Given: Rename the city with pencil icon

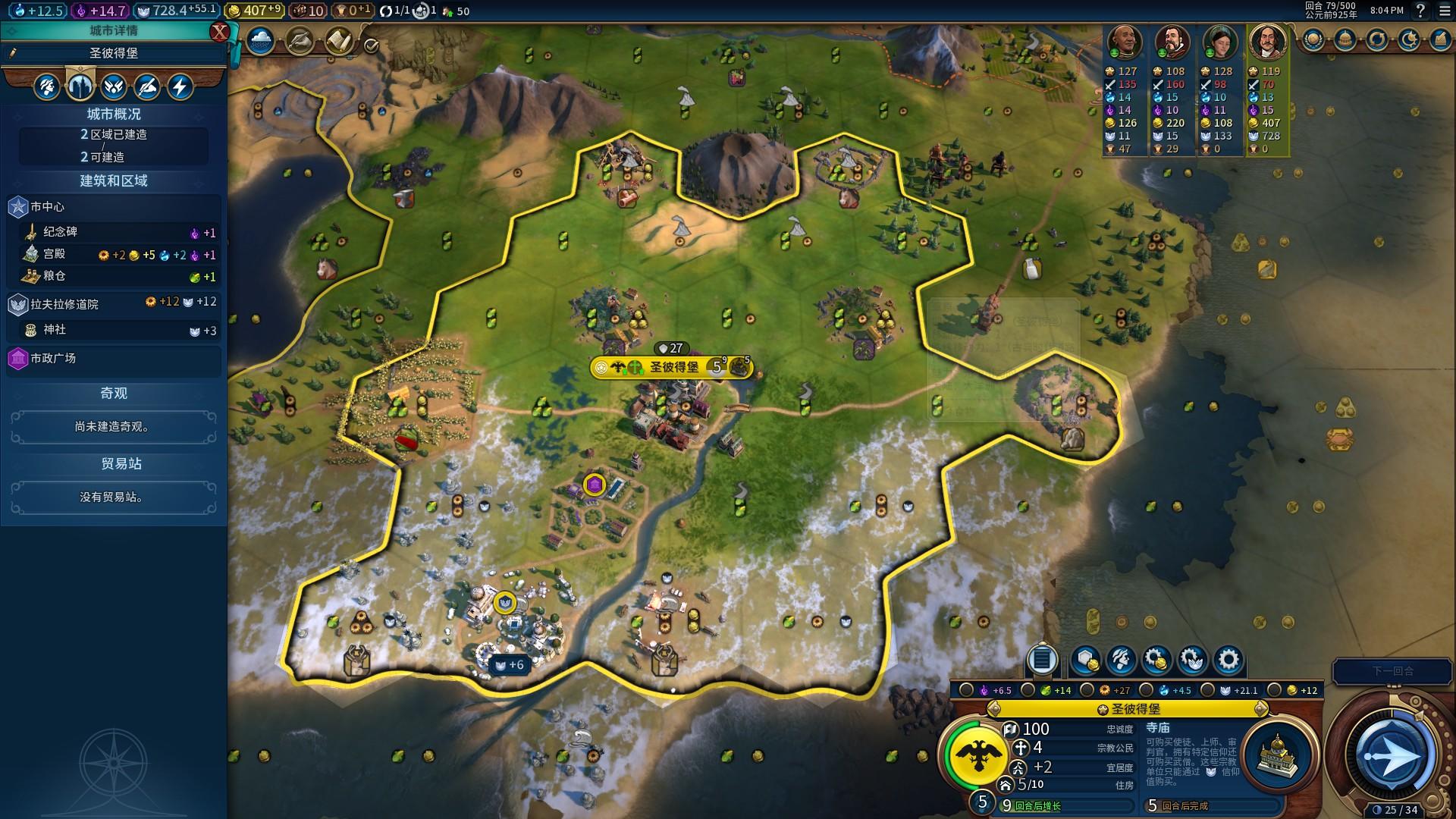Looking at the screenshot, I should (13, 53).
